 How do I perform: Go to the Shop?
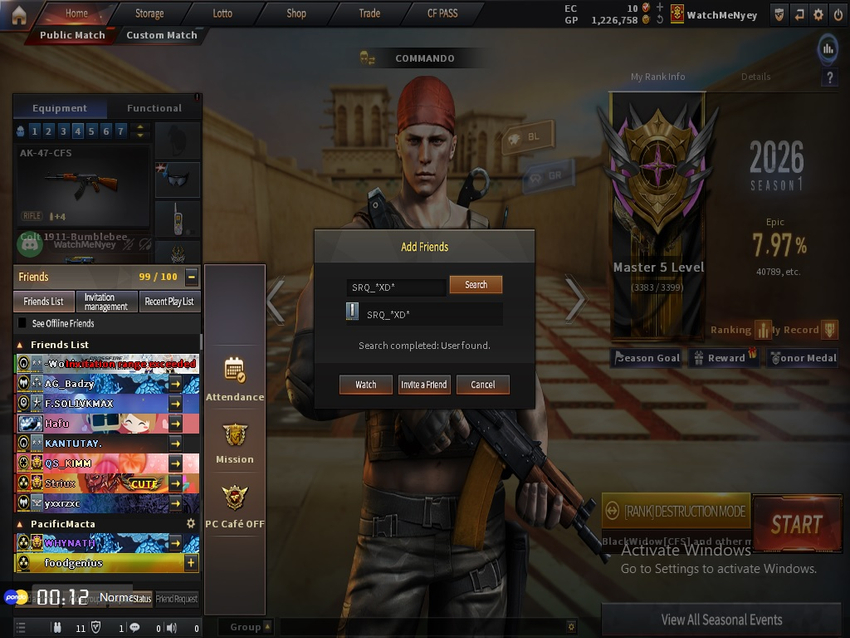tap(296, 14)
